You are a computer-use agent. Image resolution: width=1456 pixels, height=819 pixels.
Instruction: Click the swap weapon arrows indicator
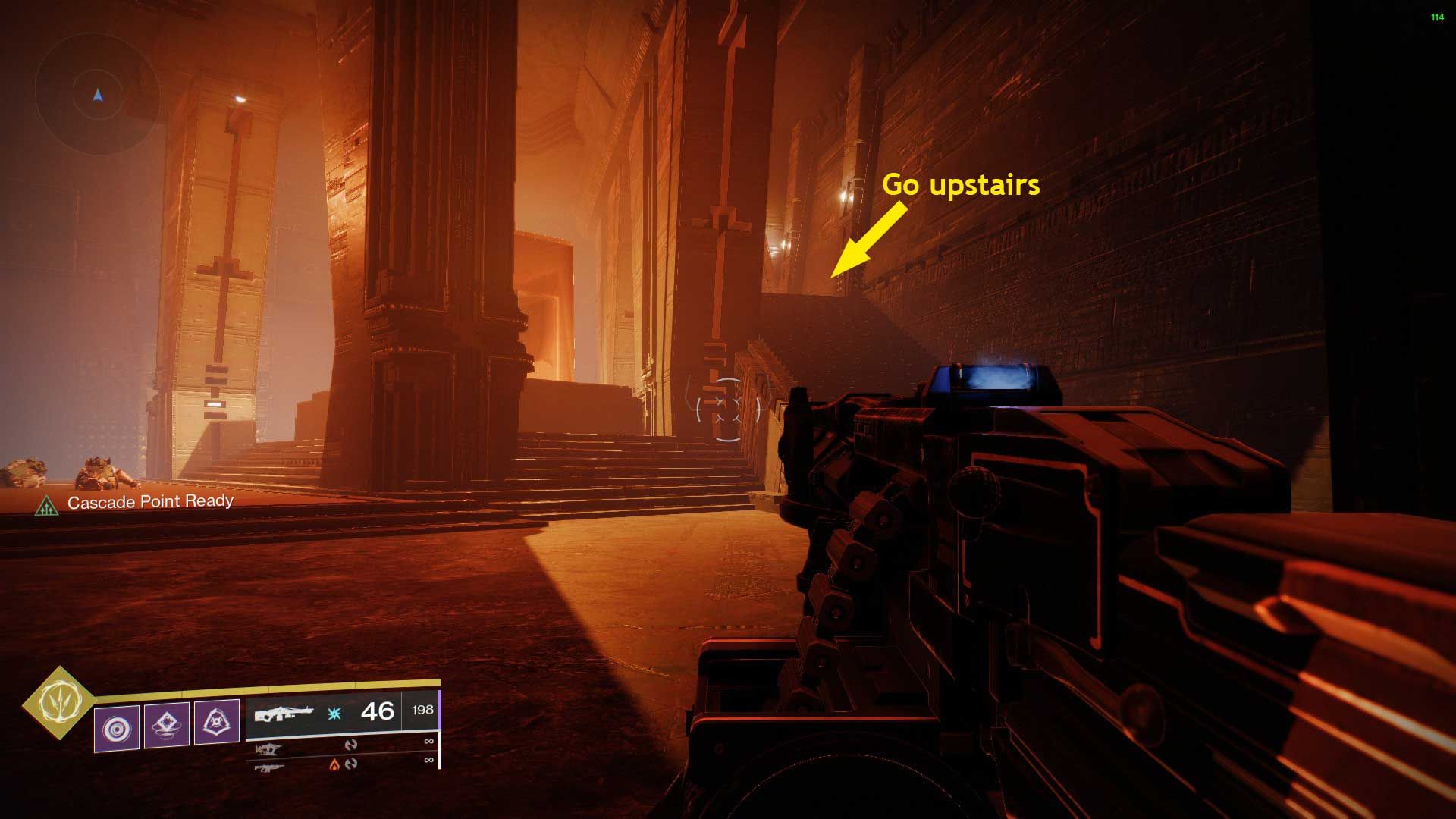coord(351,746)
